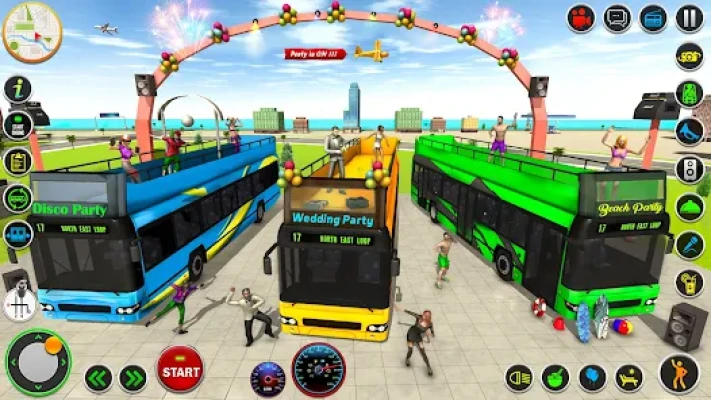Select the beach lounger icon
The width and height of the screenshot is (711, 400).
coord(630,378)
